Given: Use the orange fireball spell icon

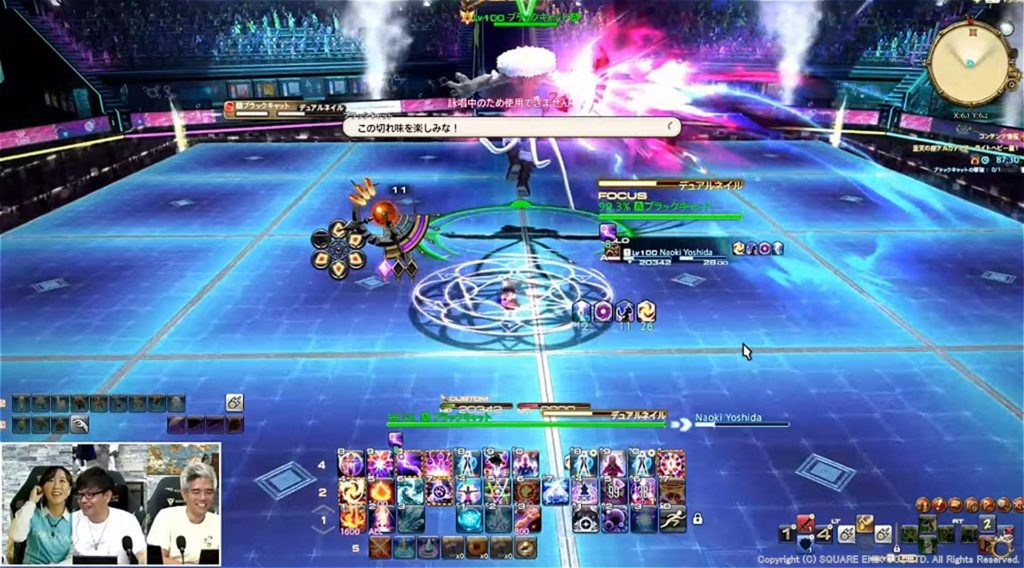Looking at the screenshot, I should pos(381,492).
